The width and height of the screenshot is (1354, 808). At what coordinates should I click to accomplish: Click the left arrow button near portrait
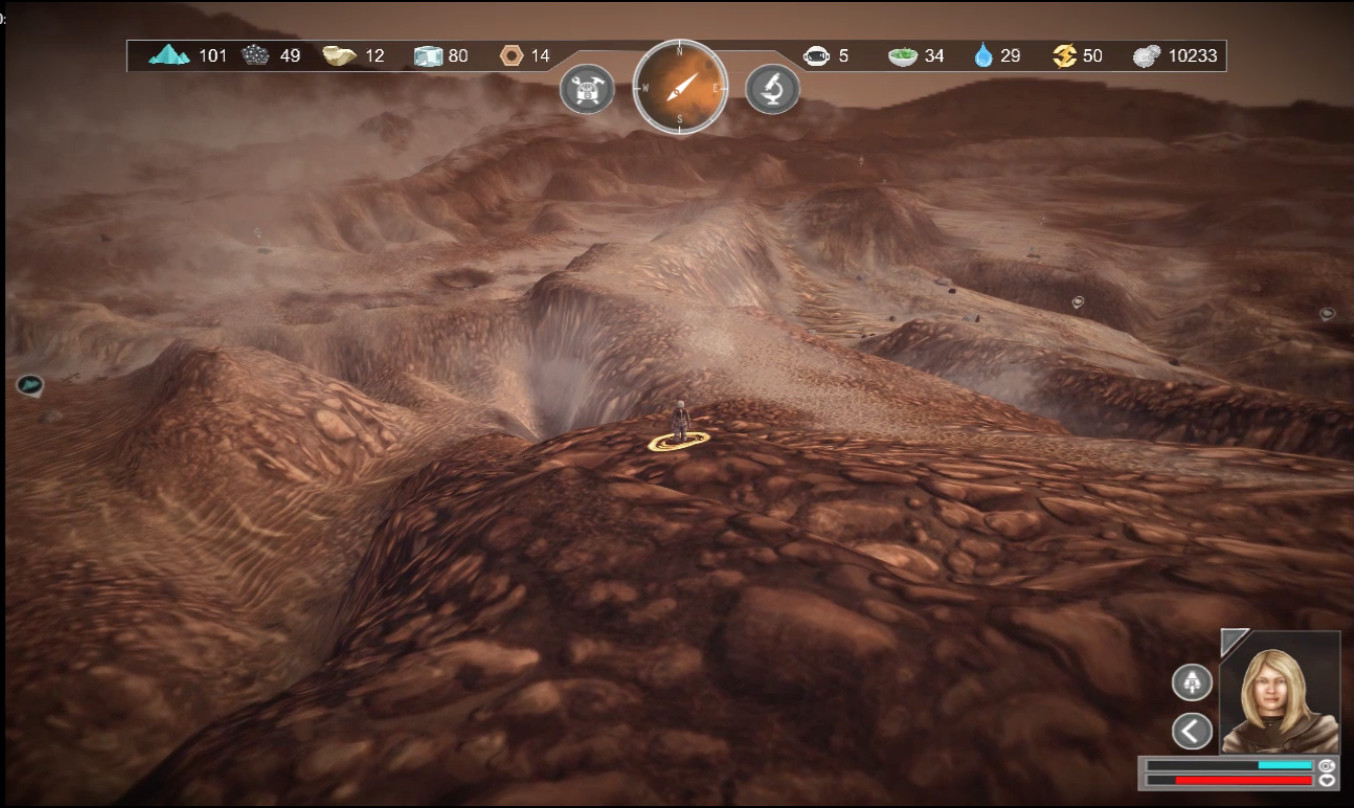click(x=1192, y=731)
